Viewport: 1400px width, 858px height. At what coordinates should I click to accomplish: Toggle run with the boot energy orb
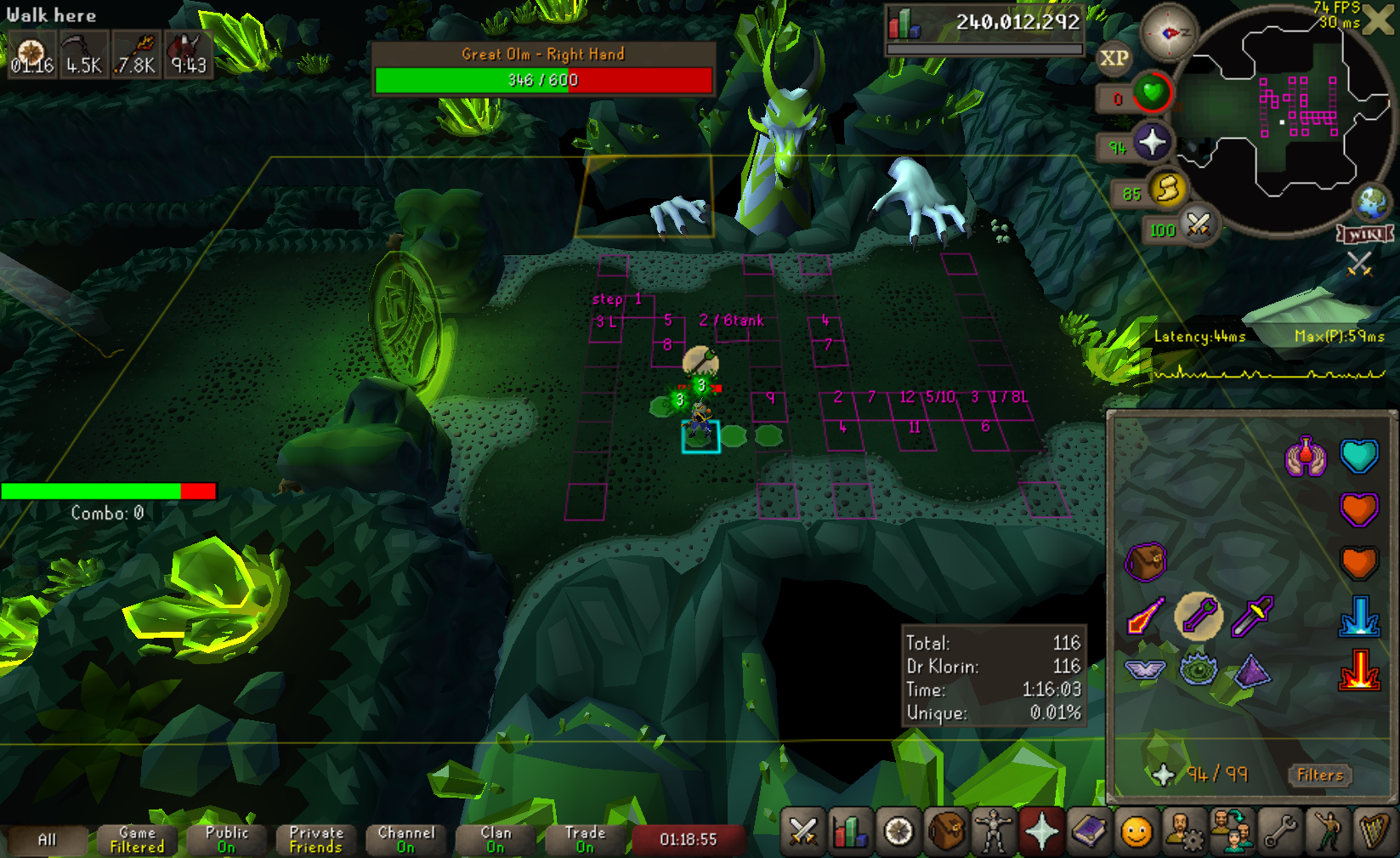point(1168,189)
